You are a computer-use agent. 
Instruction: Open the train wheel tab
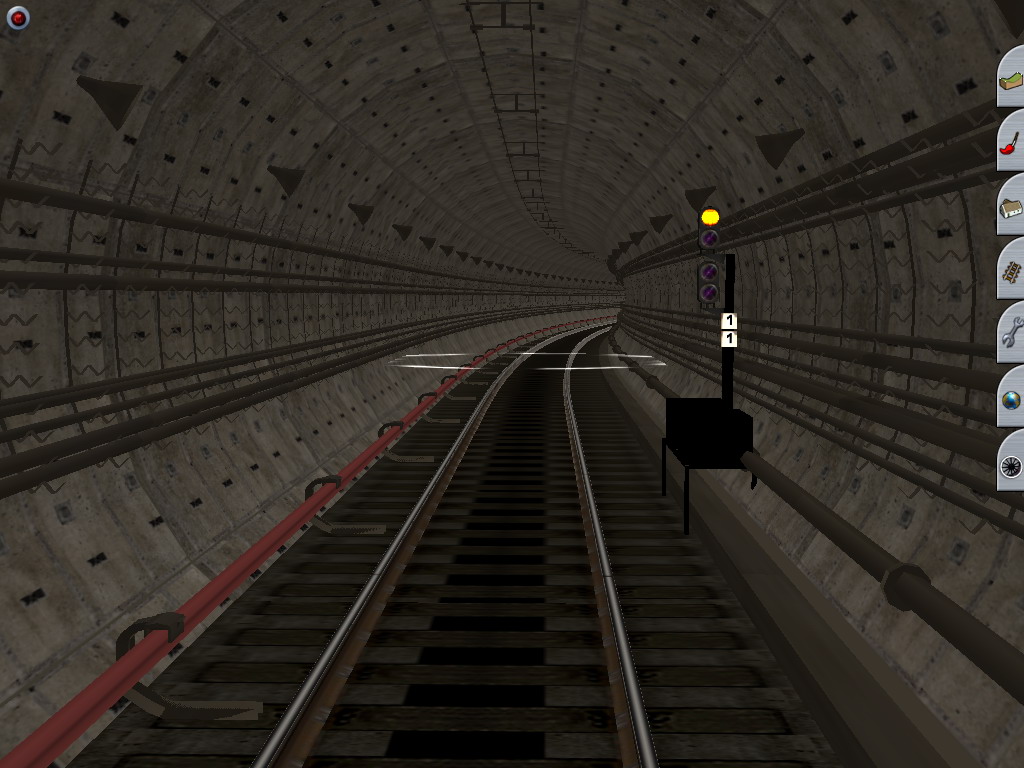point(1011,464)
